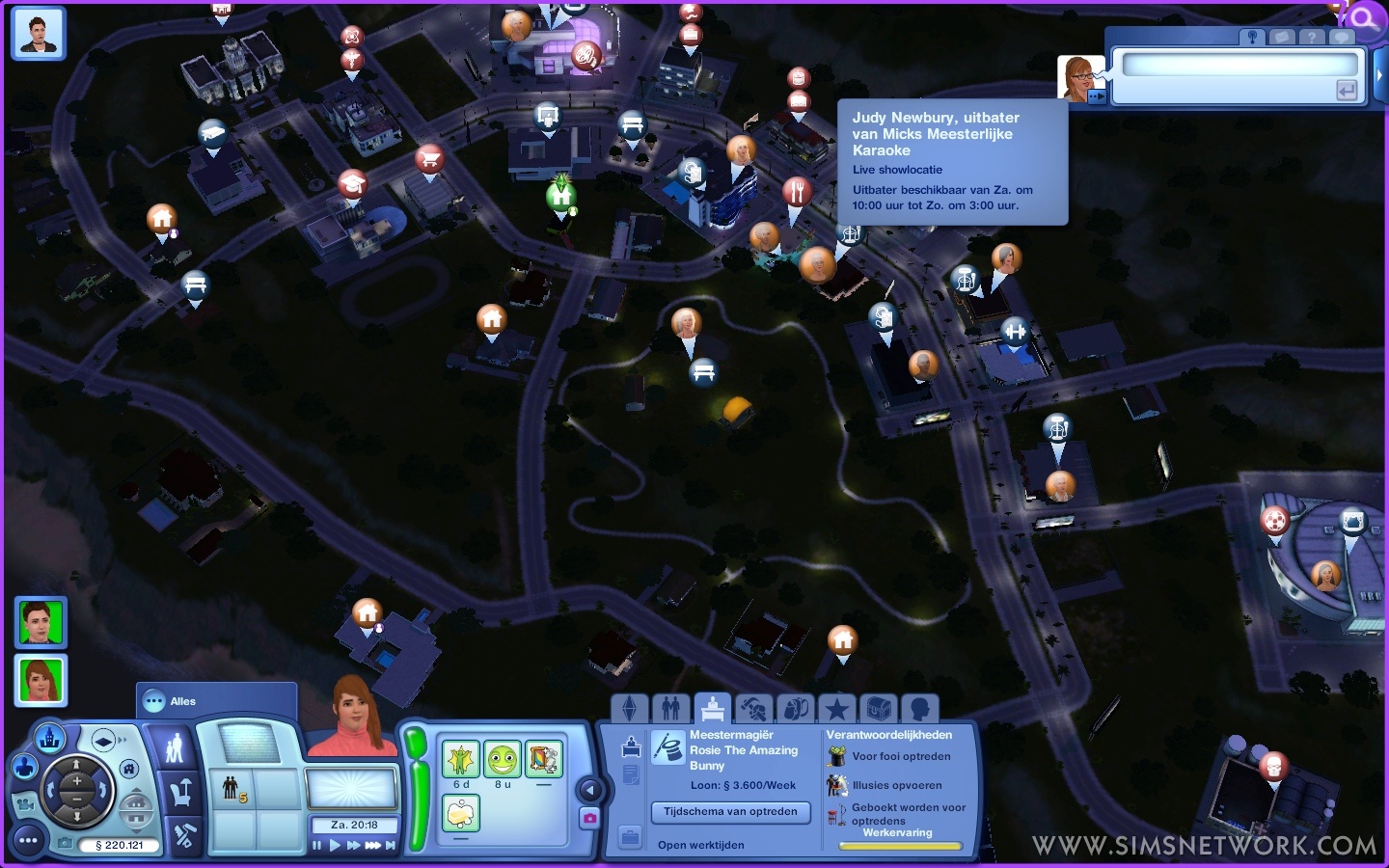Screen dimensions: 1389x868
Task: Open the Inventory backpack tab
Action: [x=795, y=710]
